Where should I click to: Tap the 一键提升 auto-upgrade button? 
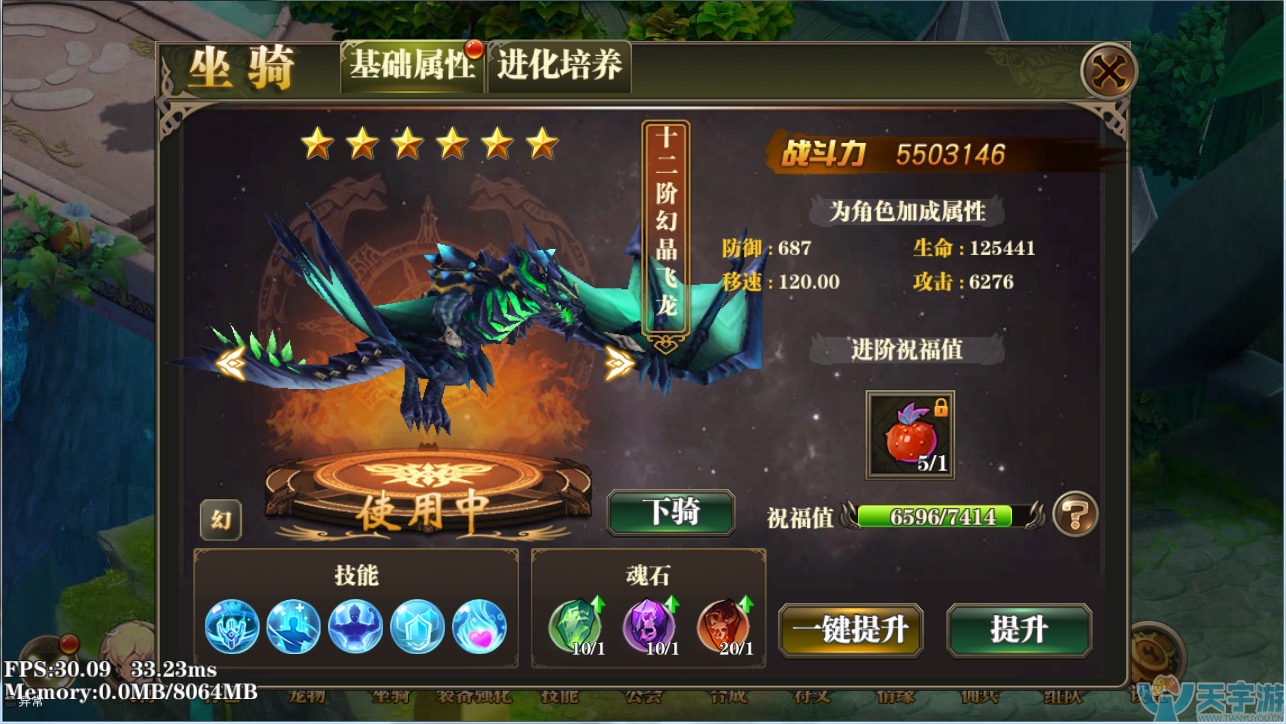tap(850, 630)
